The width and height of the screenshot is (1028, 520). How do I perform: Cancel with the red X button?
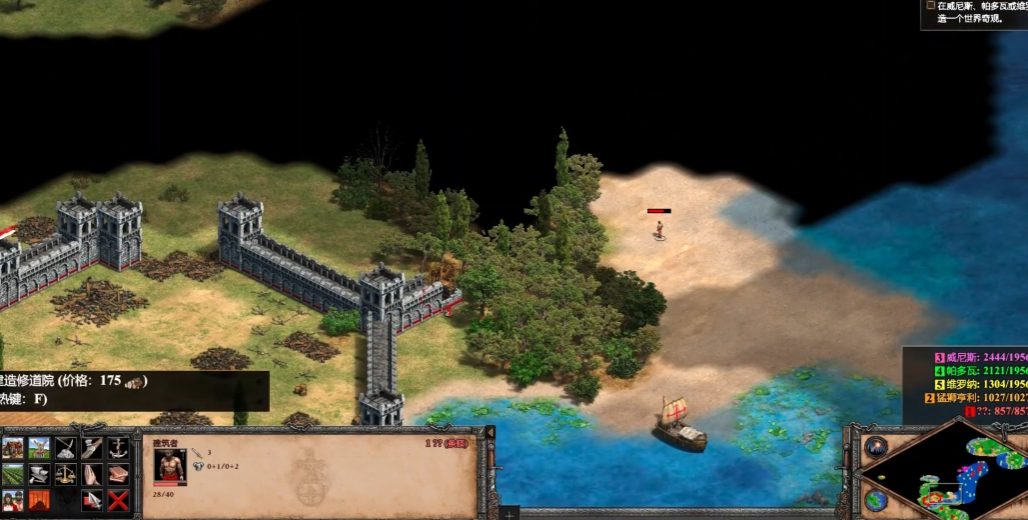(x=118, y=499)
